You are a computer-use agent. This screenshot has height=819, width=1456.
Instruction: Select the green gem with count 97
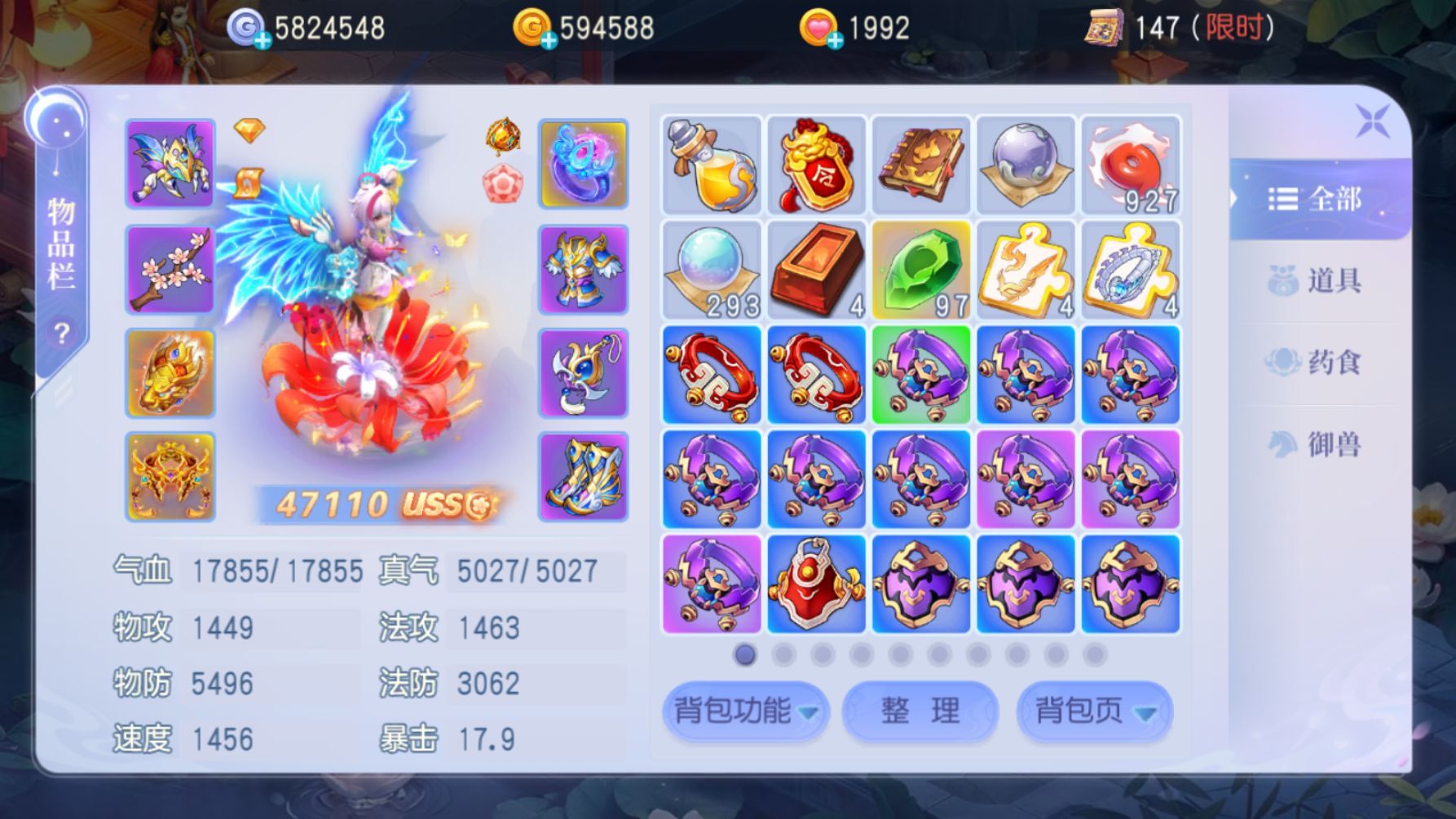920,269
